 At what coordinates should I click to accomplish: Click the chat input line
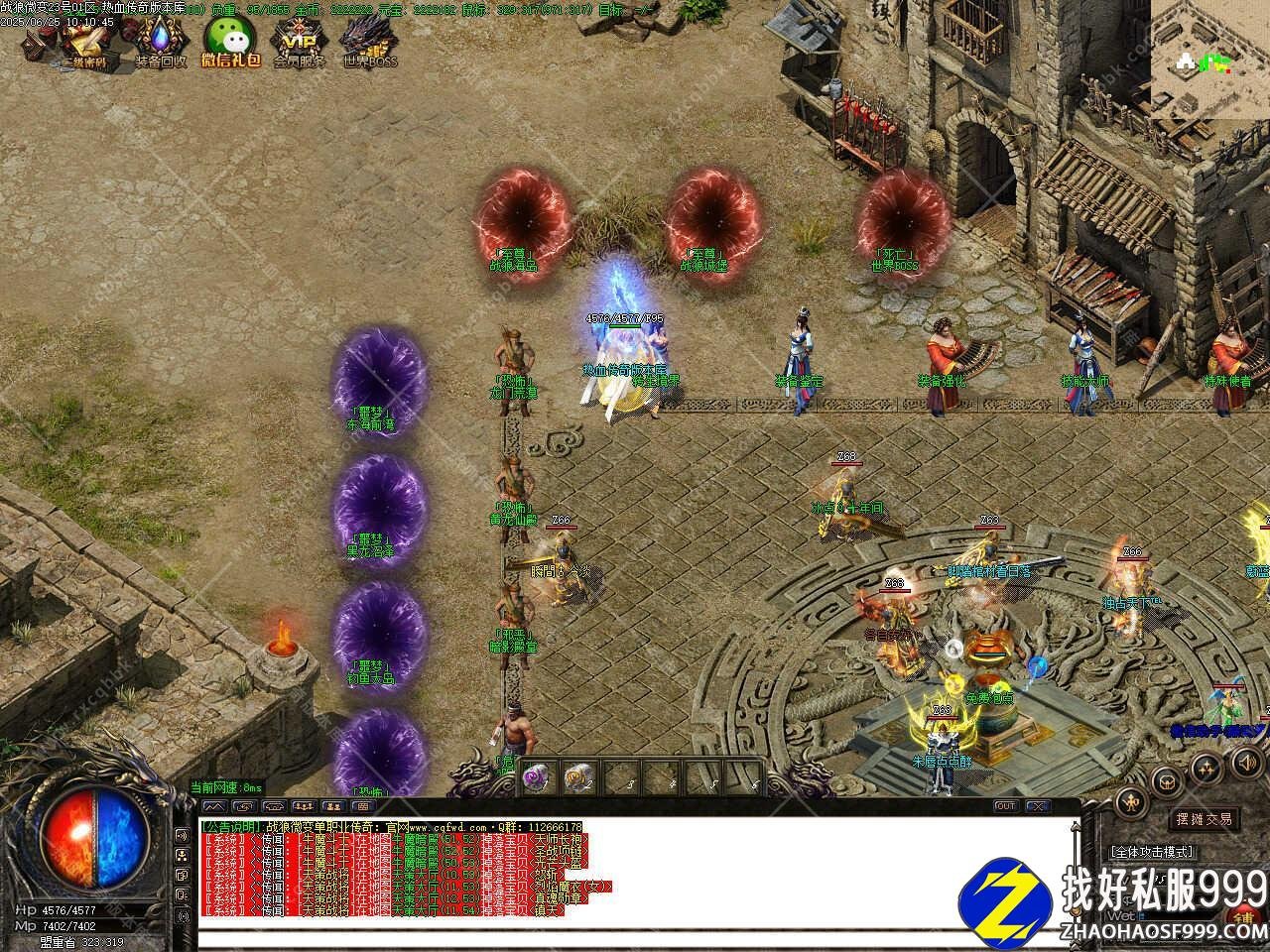635,939
